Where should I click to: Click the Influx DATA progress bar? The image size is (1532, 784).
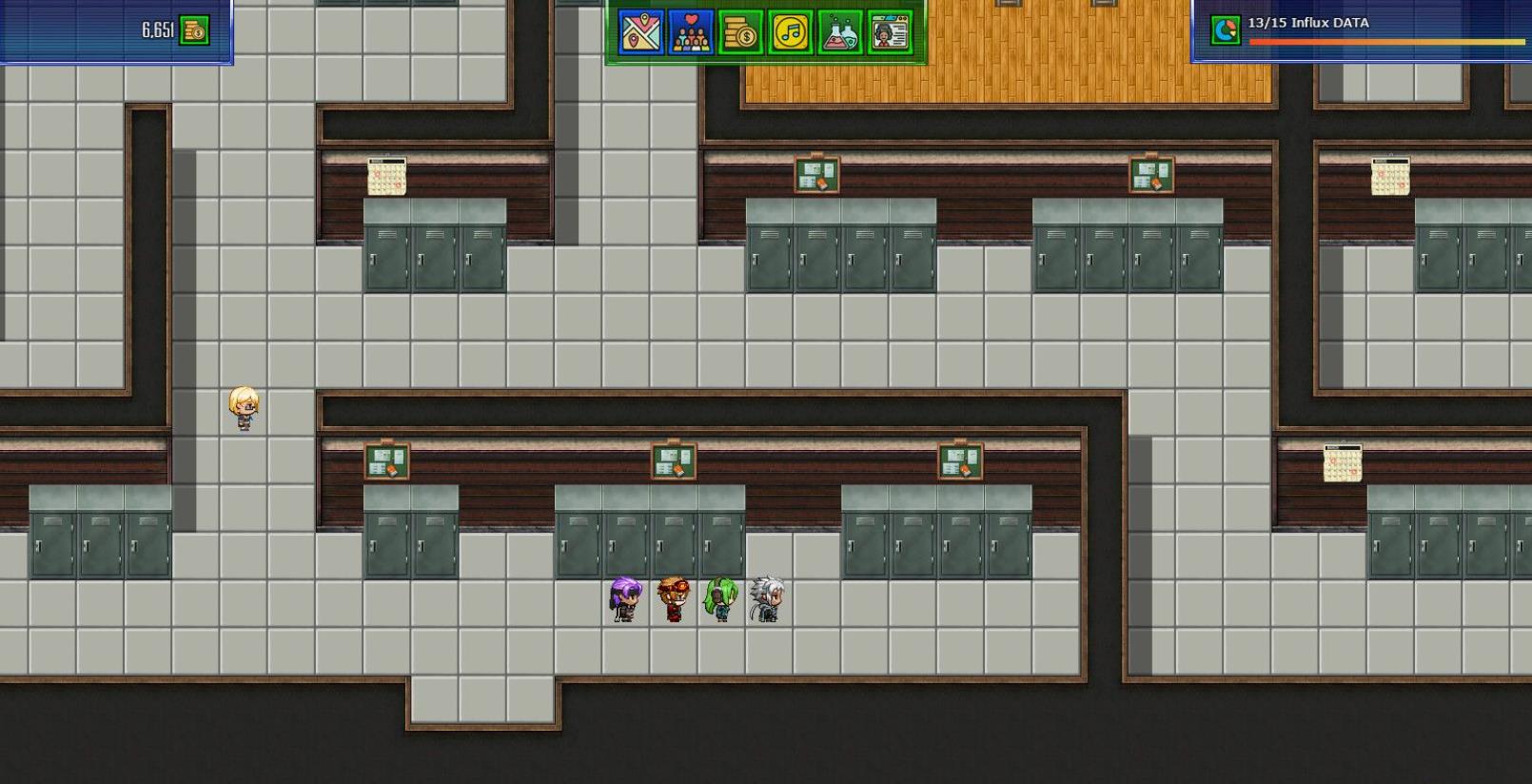click(x=1389, y=42)
